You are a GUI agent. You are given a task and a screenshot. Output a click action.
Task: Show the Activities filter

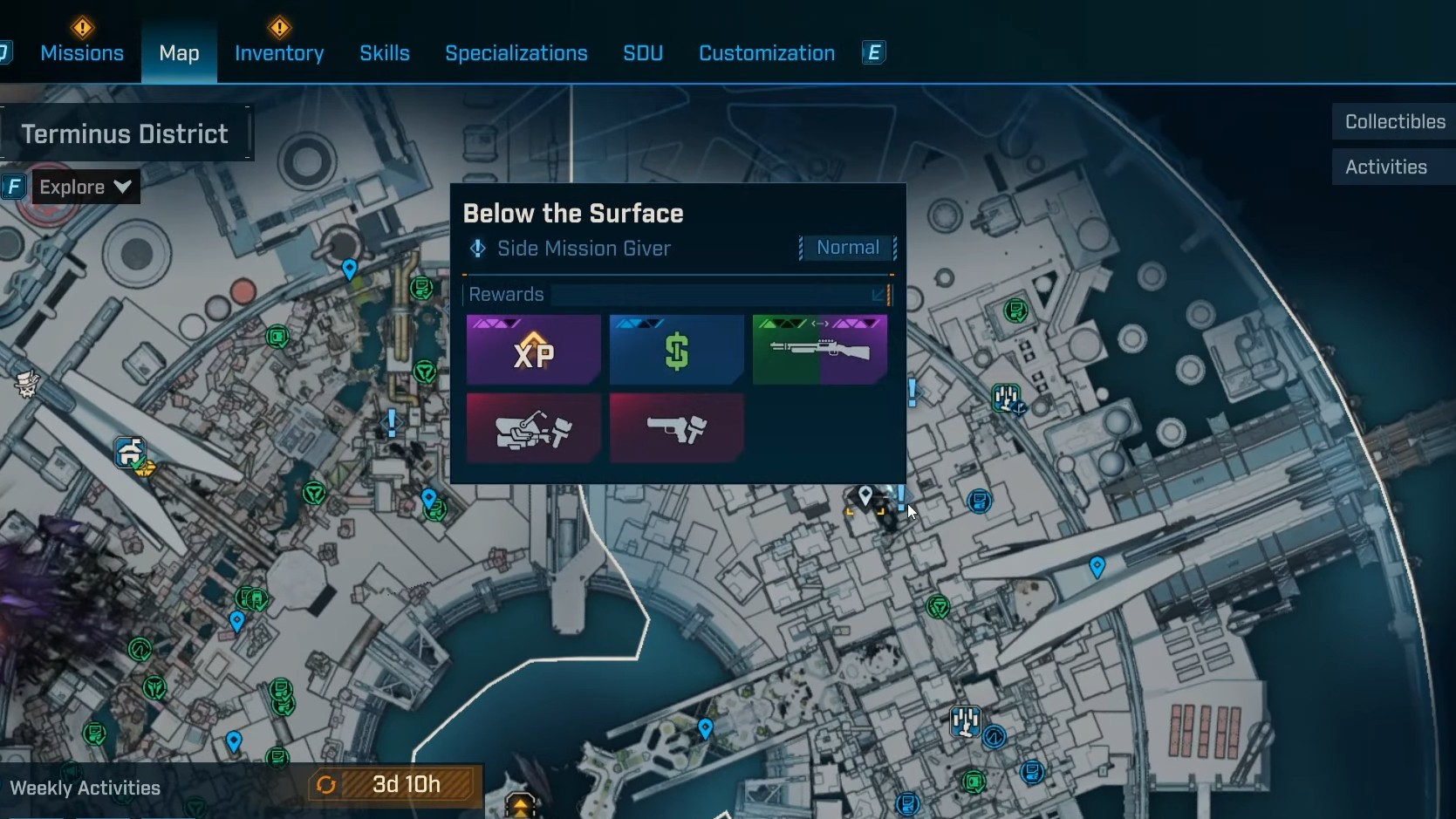(1386, 167)
